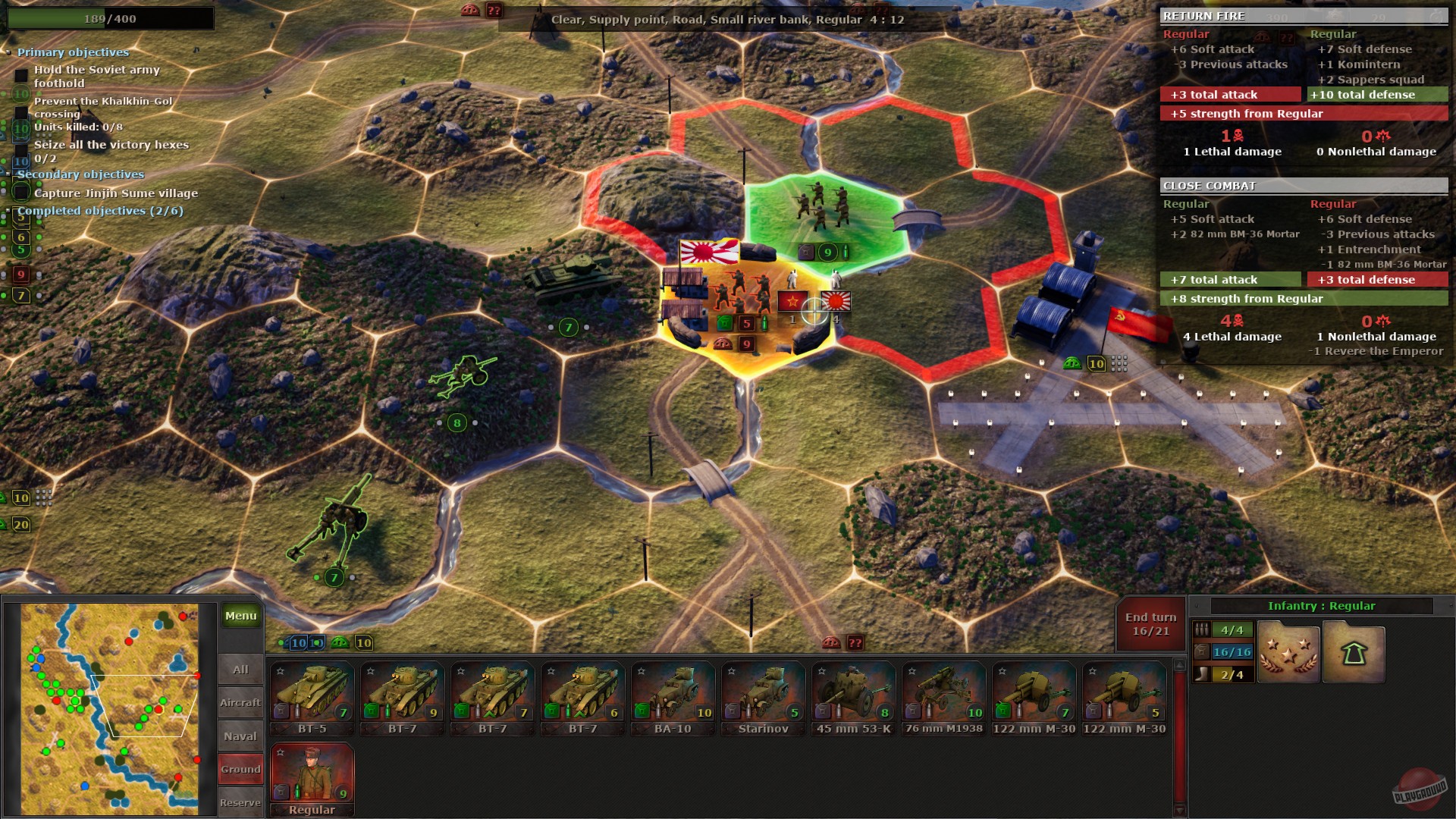Expand the Completed objectives section
1456x819 pixels.
[9, 210]
